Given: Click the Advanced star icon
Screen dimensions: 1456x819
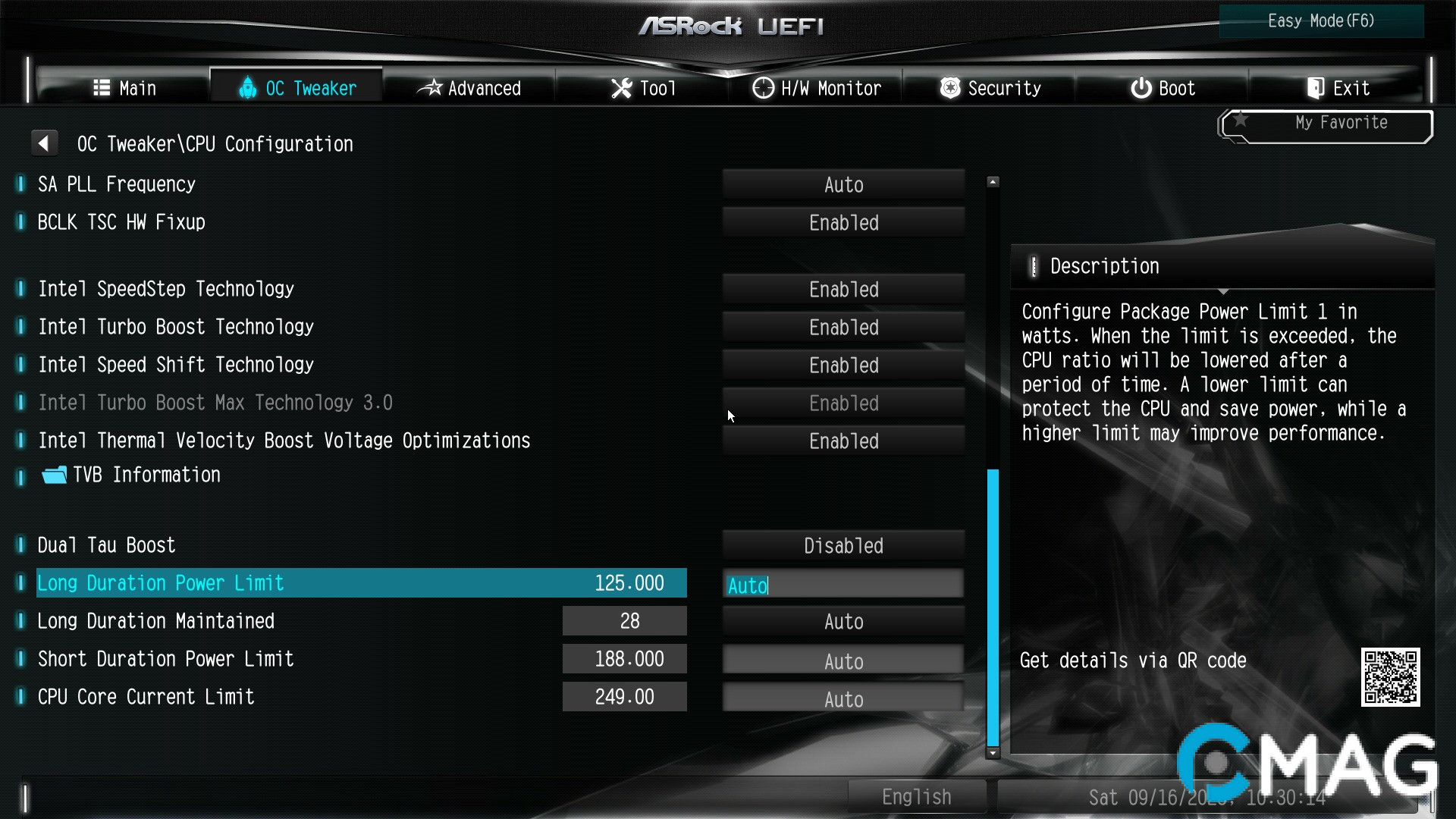Looking at the screenshot, I should click(x=432, y=88).
